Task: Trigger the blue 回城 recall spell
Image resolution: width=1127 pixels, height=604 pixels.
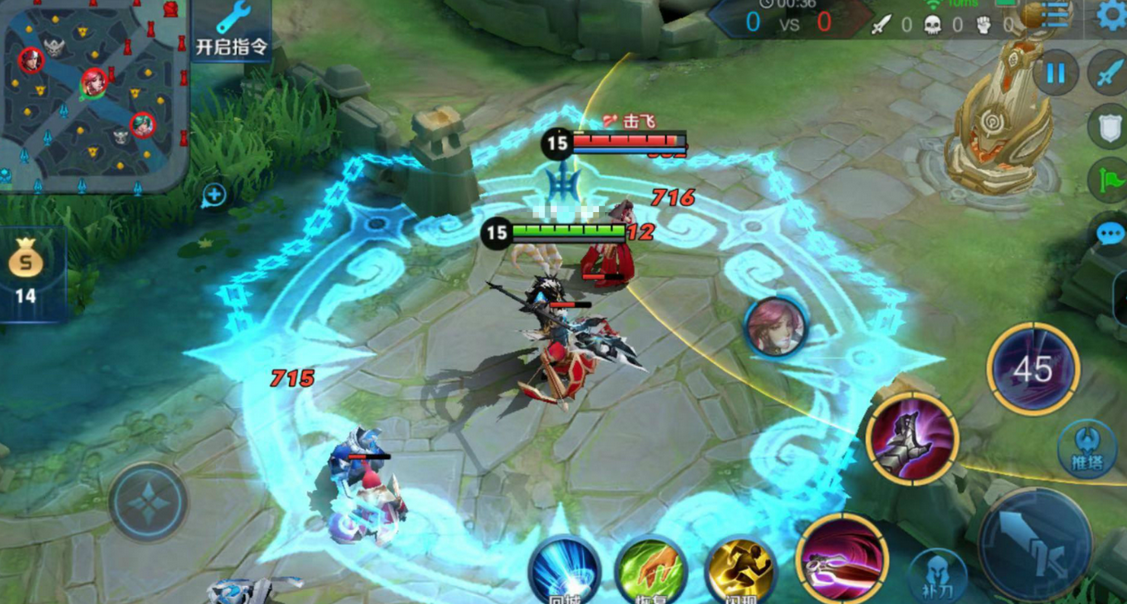Action: point(564,572)
